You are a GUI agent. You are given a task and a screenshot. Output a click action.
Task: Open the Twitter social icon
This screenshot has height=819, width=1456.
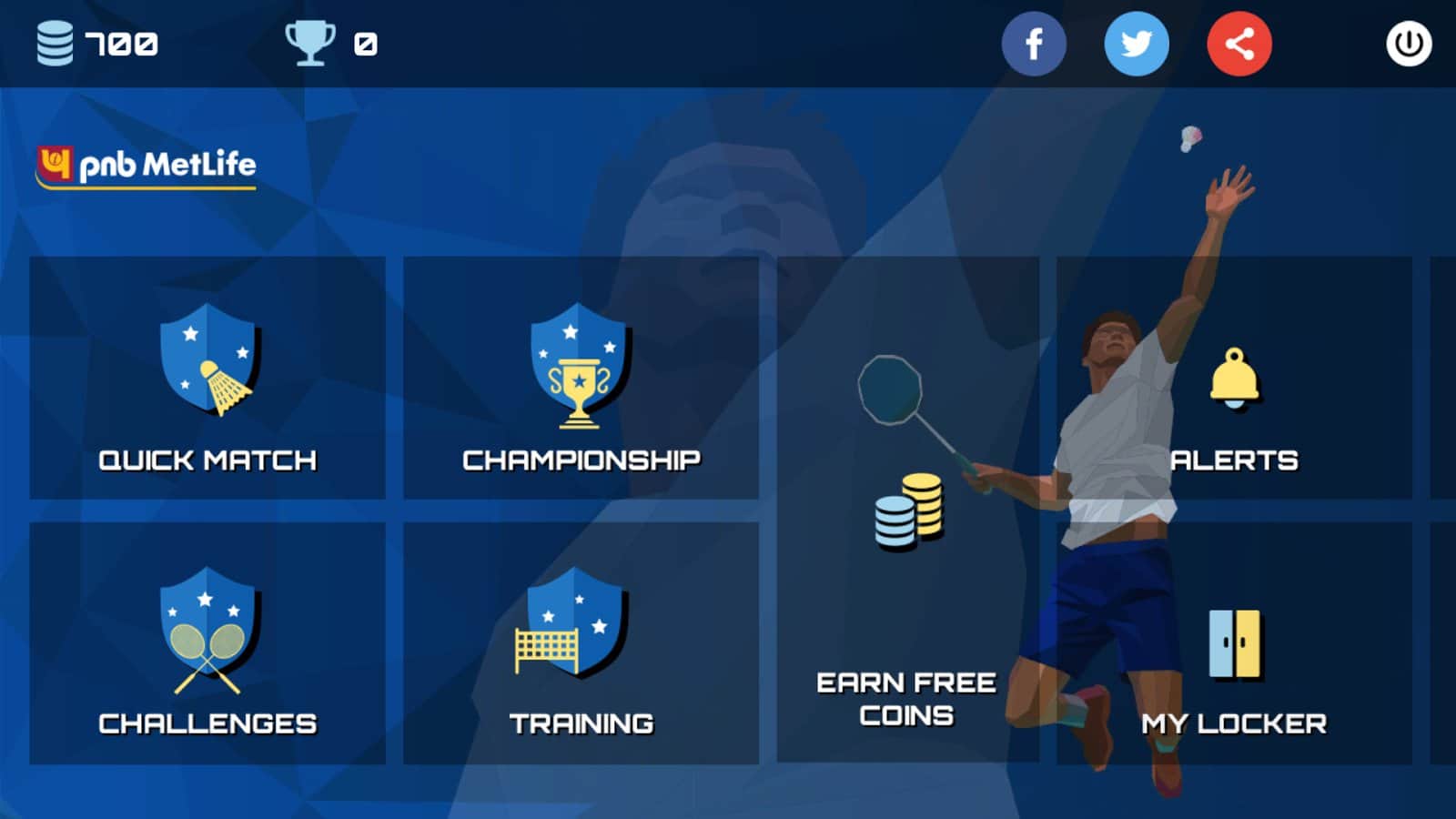pos(1137,42)
